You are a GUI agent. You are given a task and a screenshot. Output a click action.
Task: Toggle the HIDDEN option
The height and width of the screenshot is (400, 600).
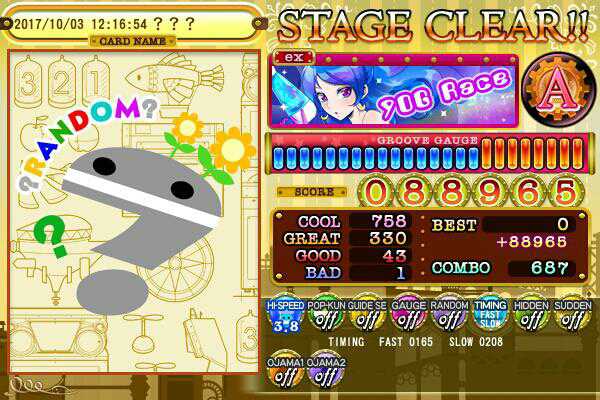coord(531,315)
